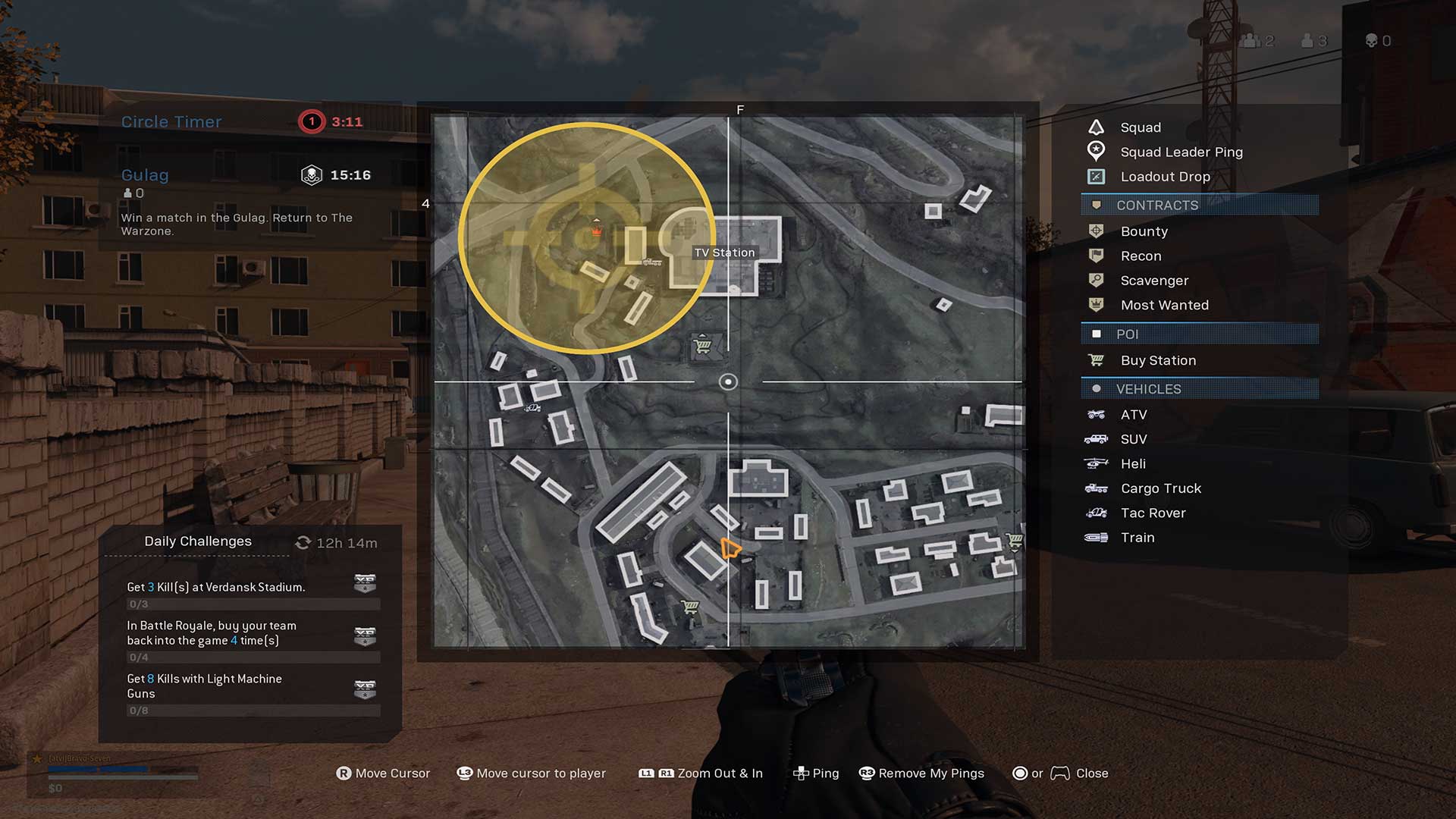Click the Recon contract icon
1456x819 pixels.
(1095, 256)
